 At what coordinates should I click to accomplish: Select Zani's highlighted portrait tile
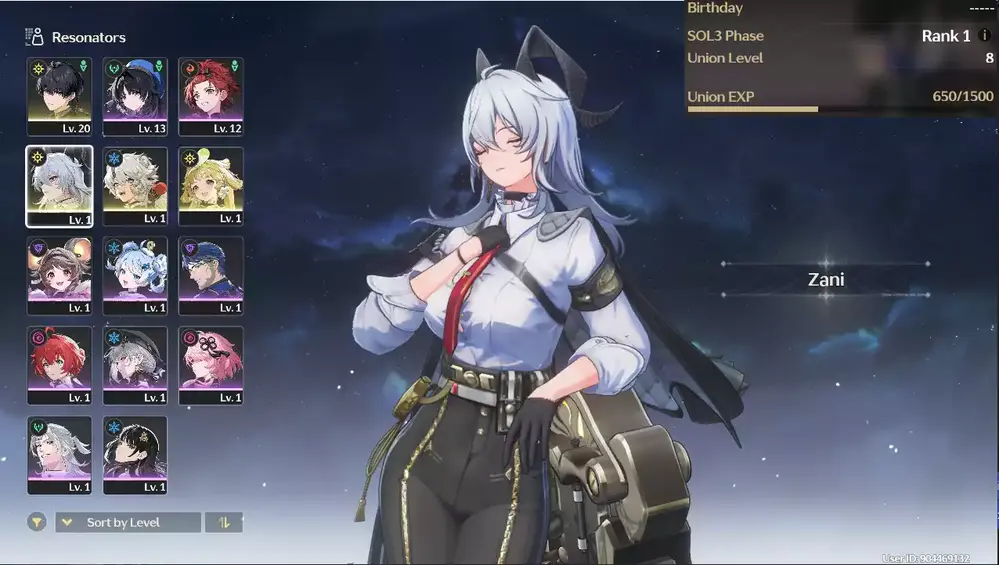[59, 186]
